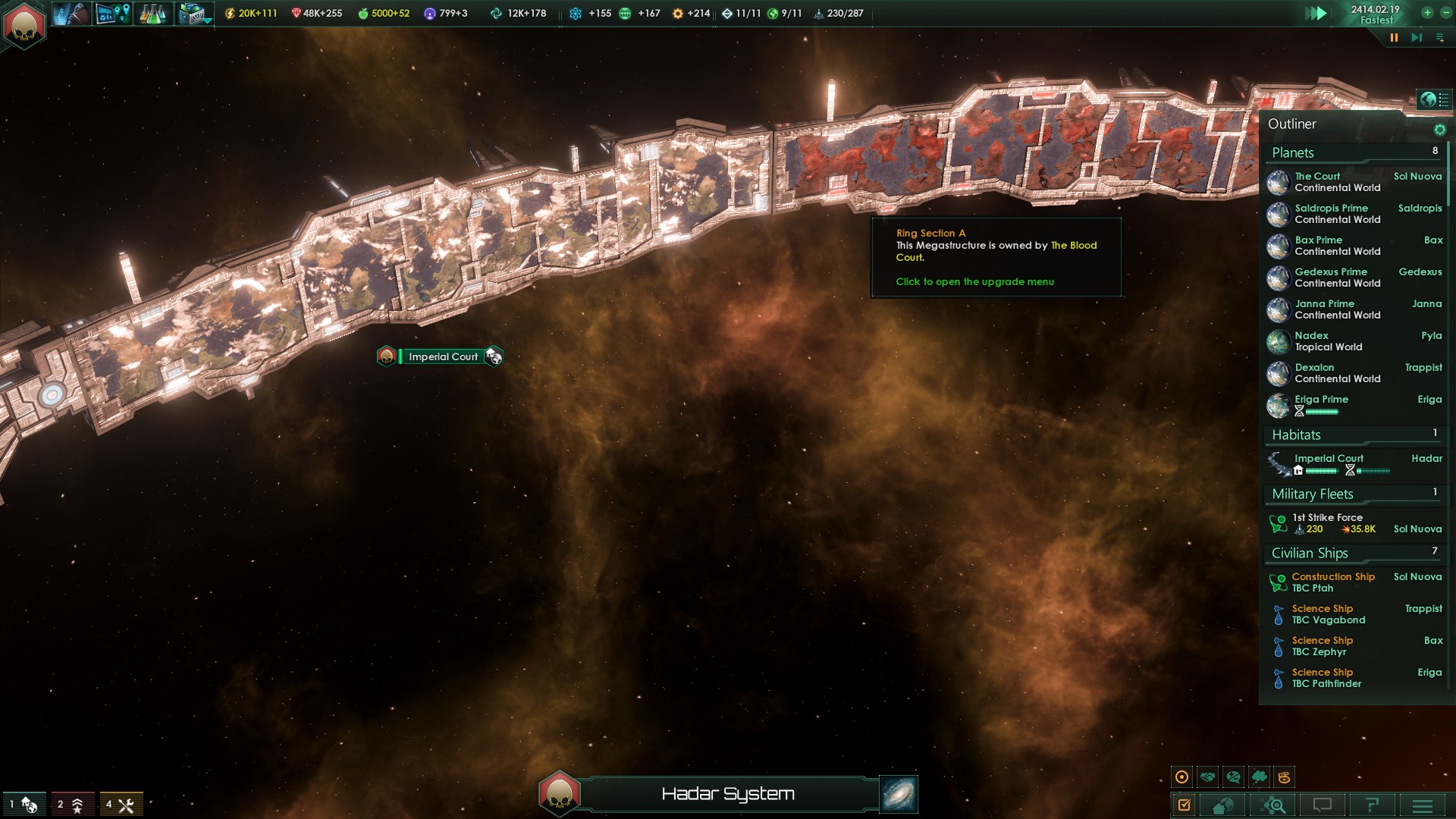
Task: Decrease game speed with the minus button
Action: (x=1445, y=13)
